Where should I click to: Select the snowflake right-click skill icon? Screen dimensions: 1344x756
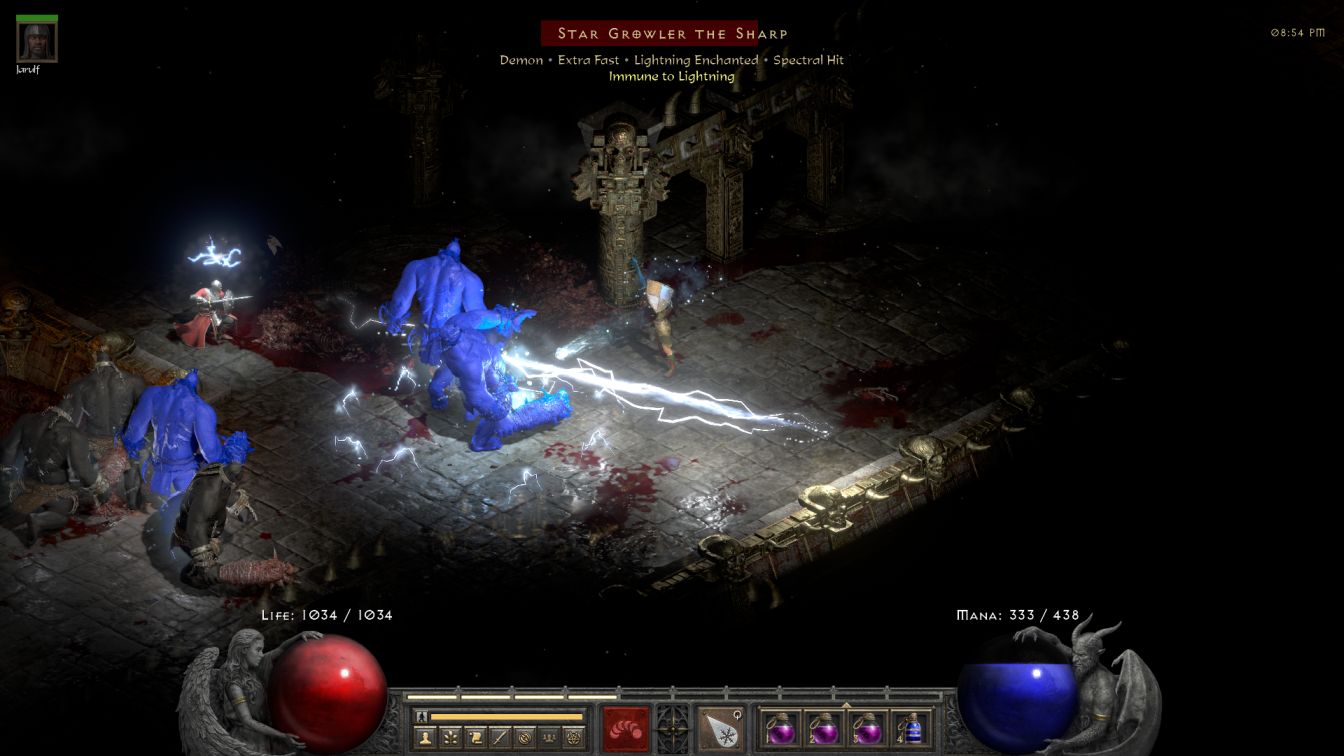[719, 728]
